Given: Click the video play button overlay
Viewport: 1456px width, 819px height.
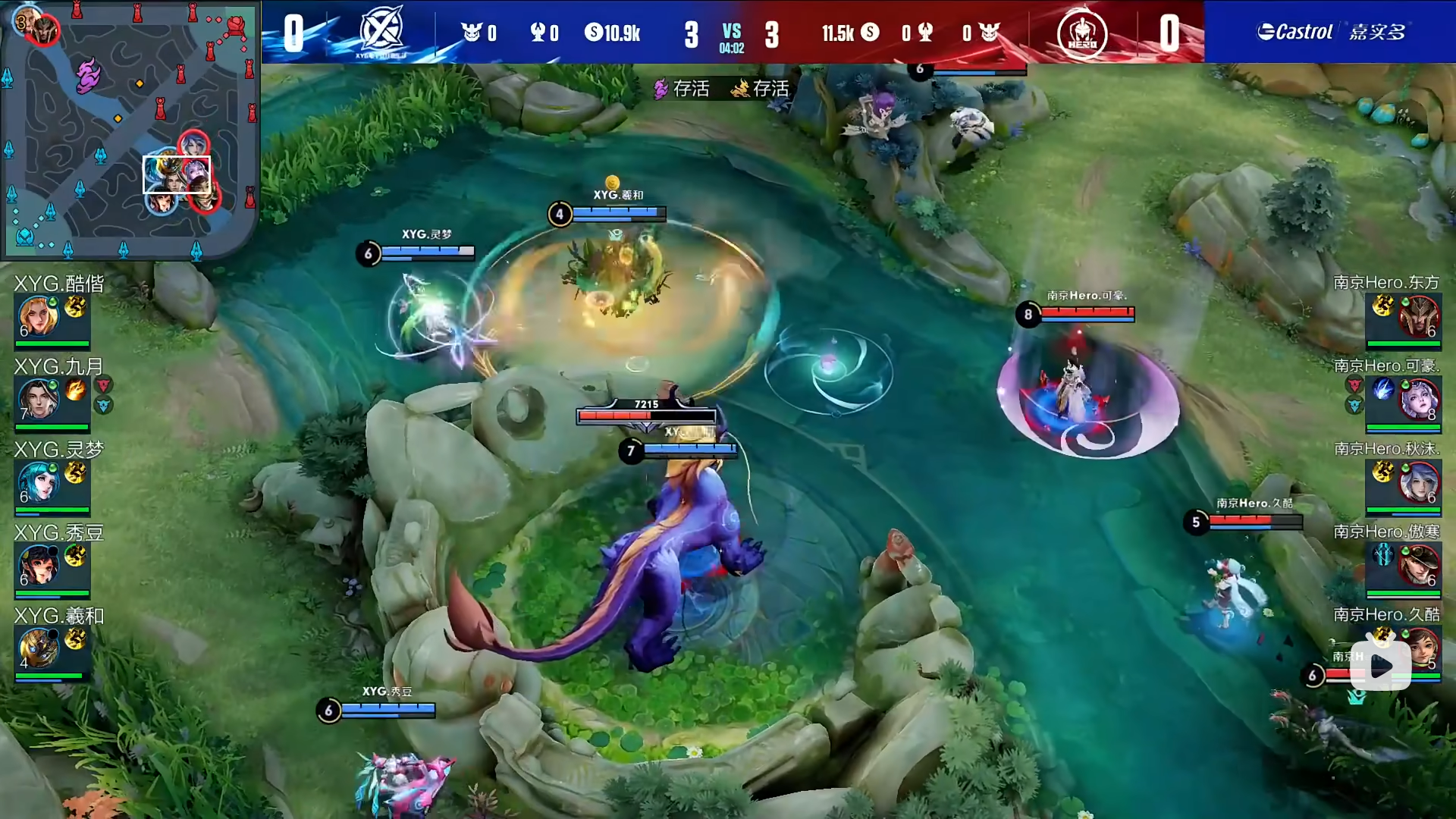Looking at the screenshot, I should [1381, 667].
